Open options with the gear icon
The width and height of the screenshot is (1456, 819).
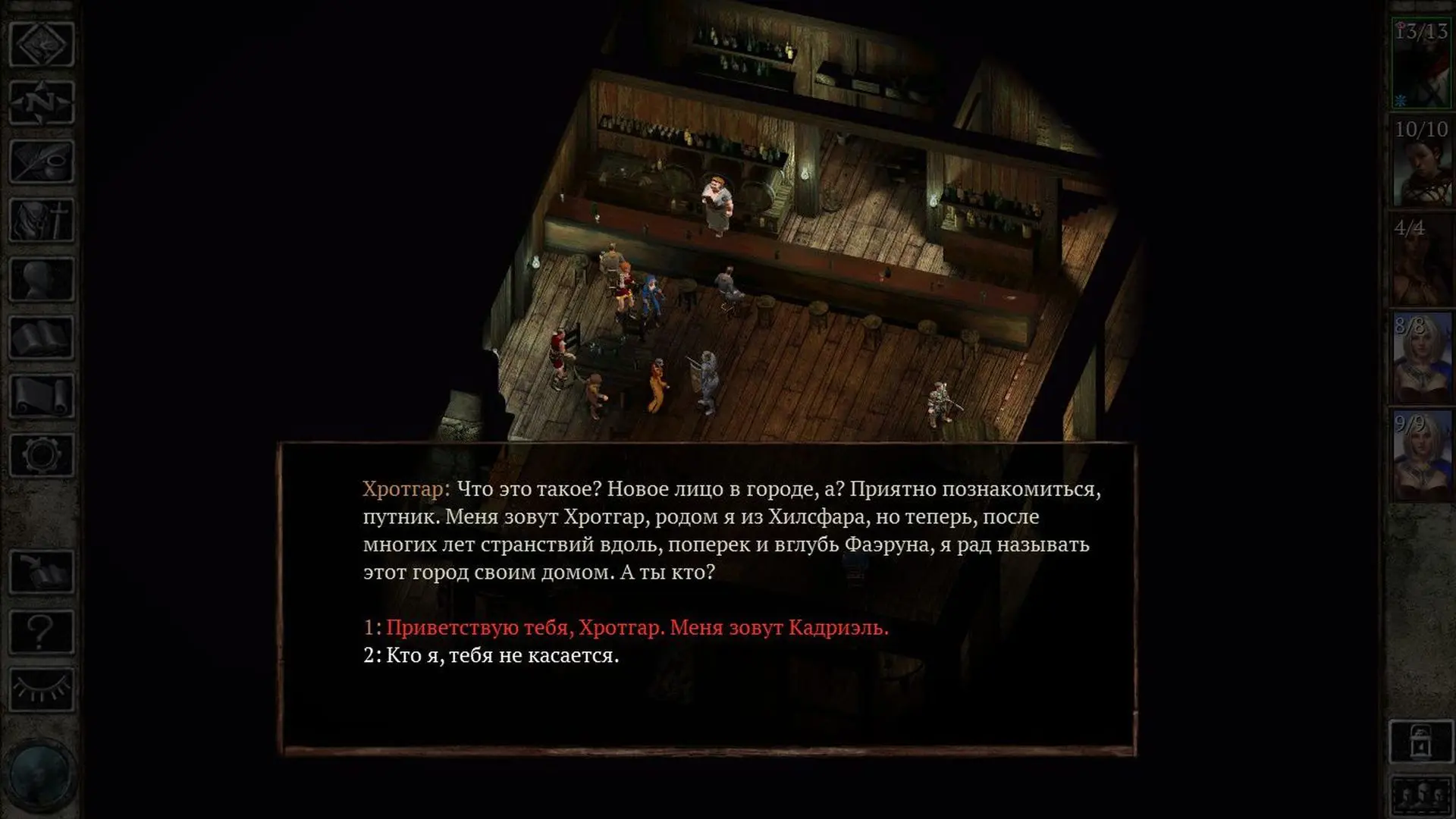(41, 455)
